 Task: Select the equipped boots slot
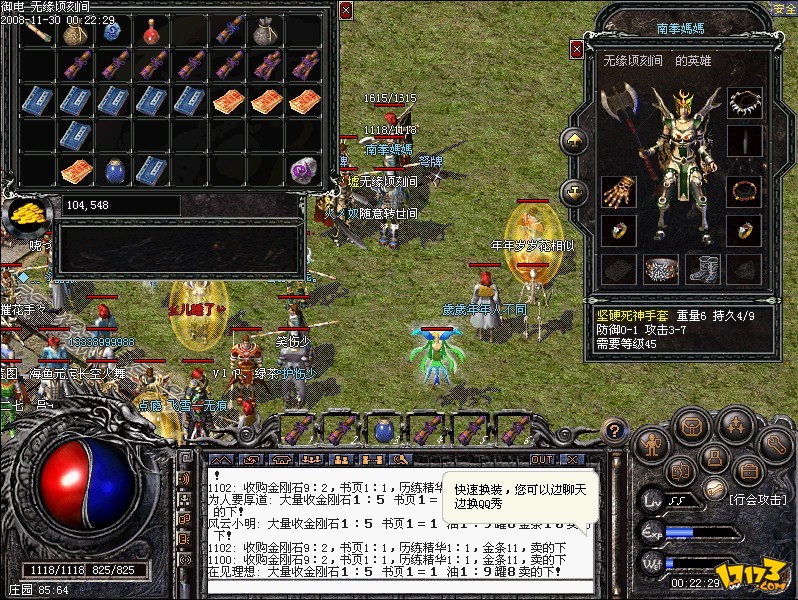pos(702,268)
